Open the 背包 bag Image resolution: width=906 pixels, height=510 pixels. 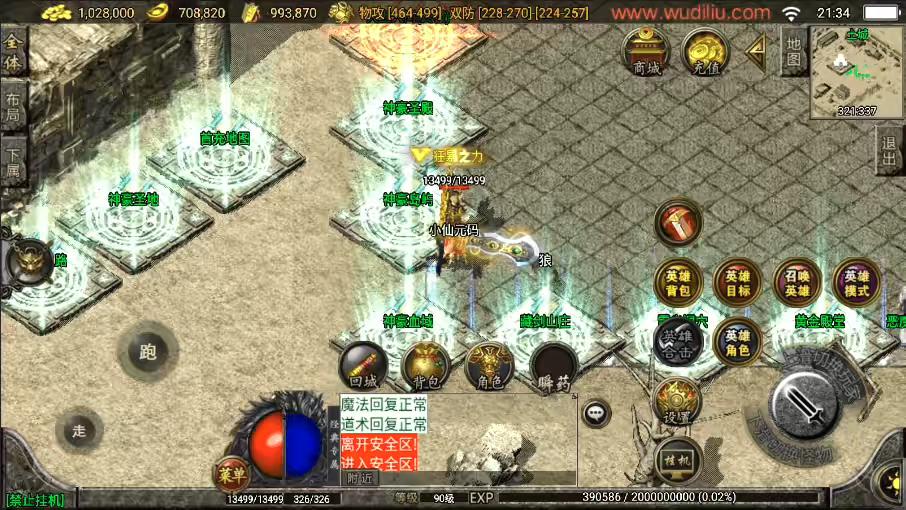[x=425, y=366]
